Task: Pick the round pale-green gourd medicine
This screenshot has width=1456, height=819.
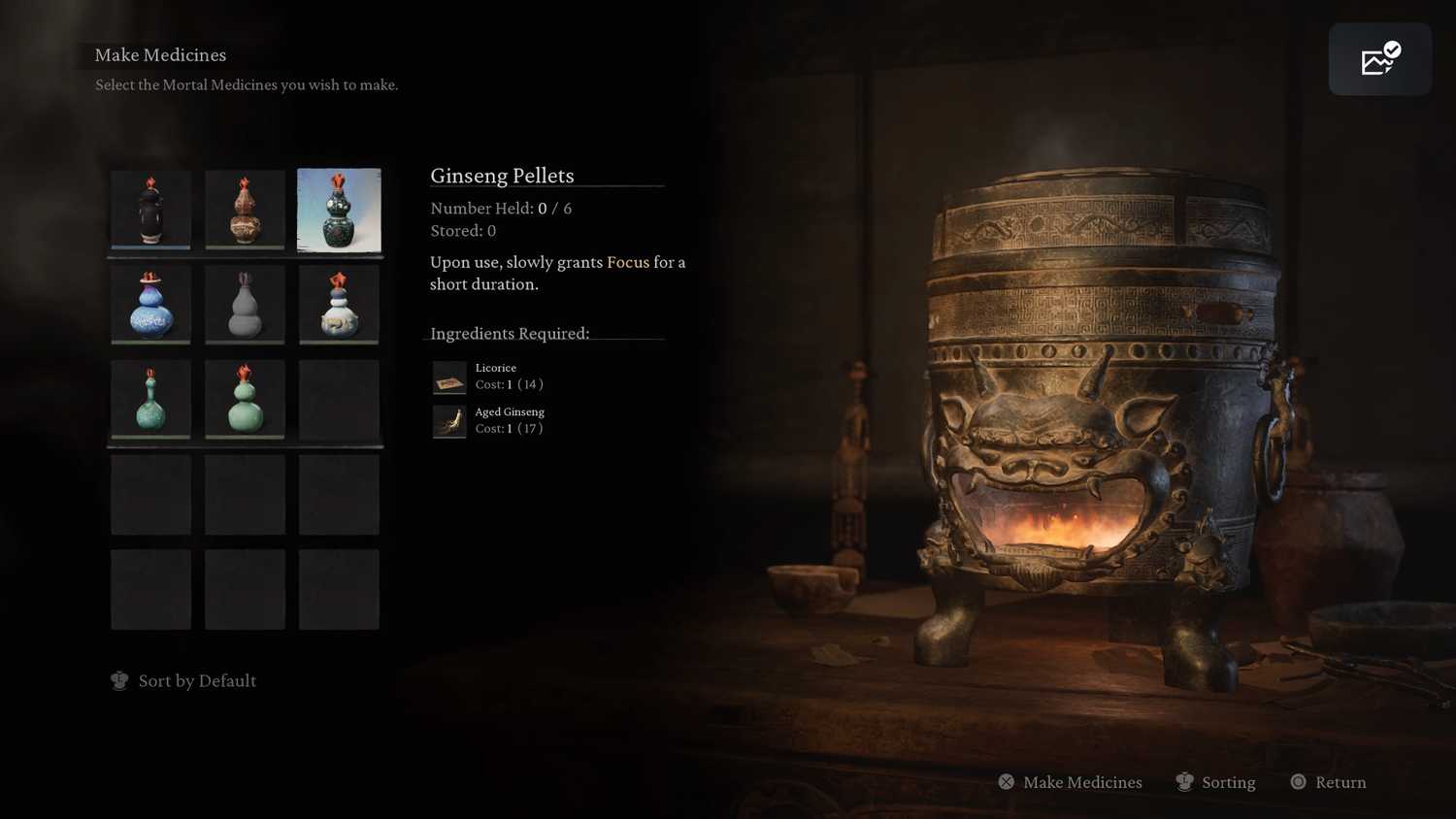Action: coord(245,399)
